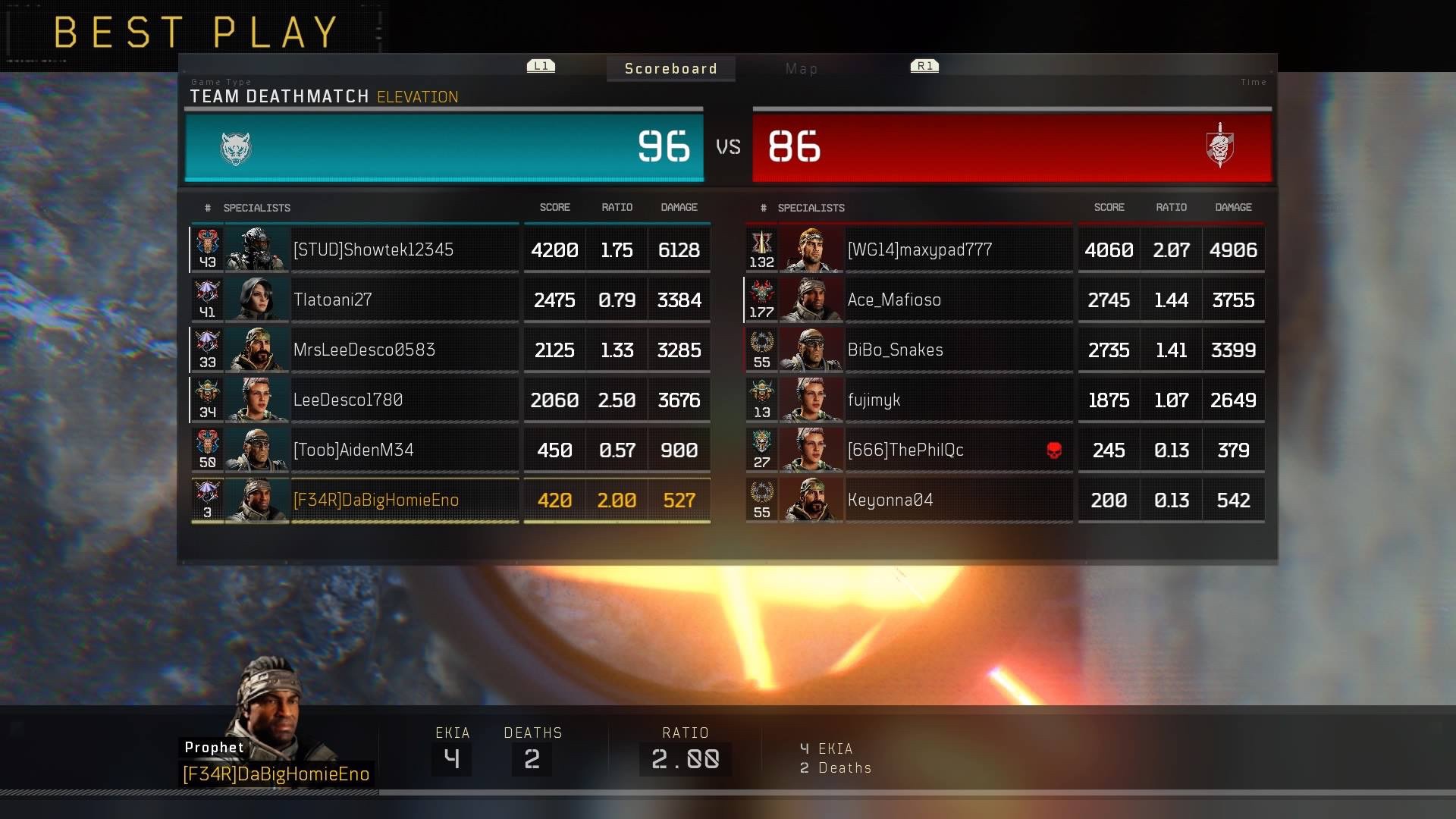This screenshot has width=1456, height=819.
Task: Choose Keyonna04 from the enemy list
Action: 890,500
